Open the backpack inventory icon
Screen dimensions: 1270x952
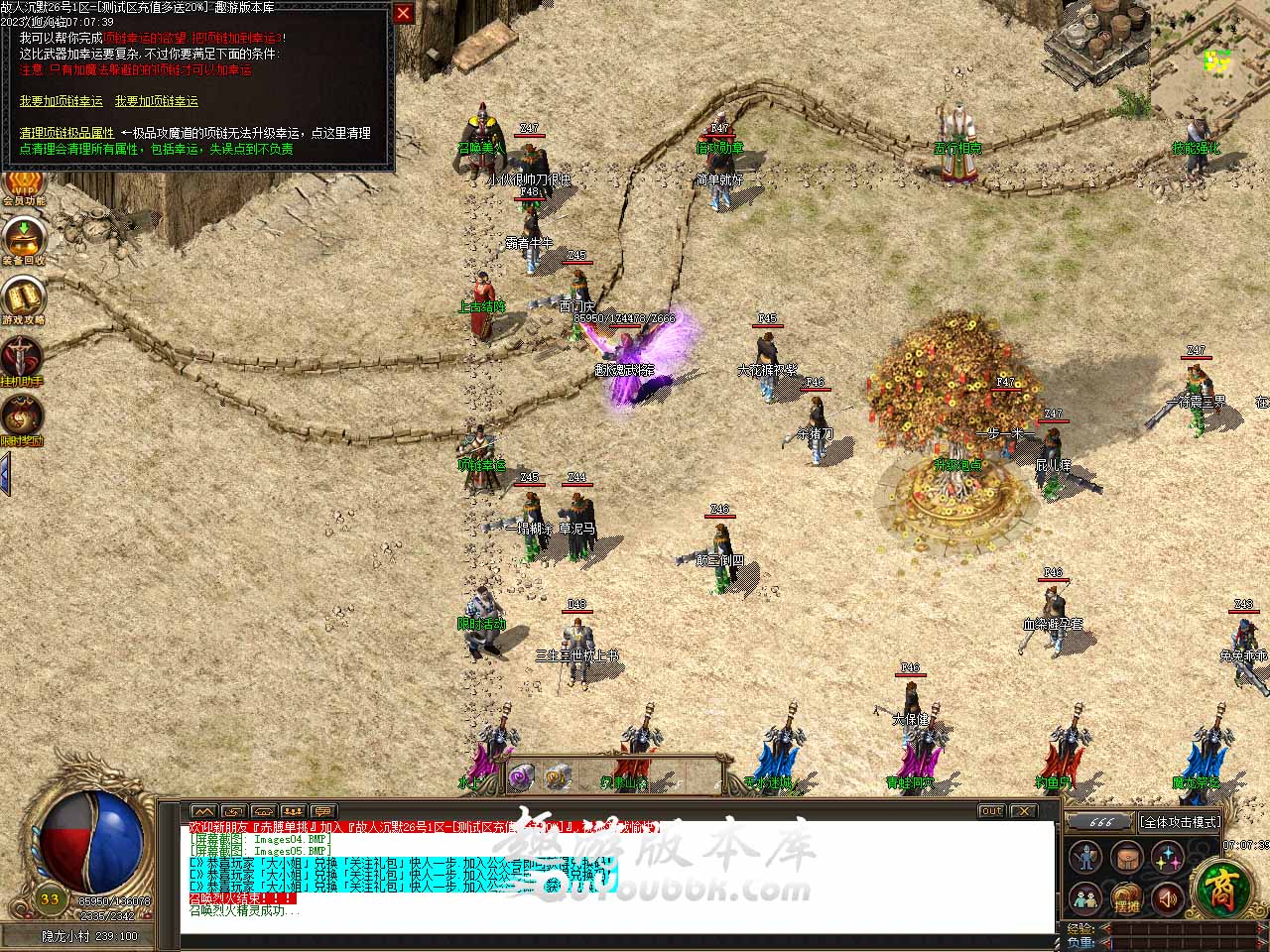coord(1127,857)
